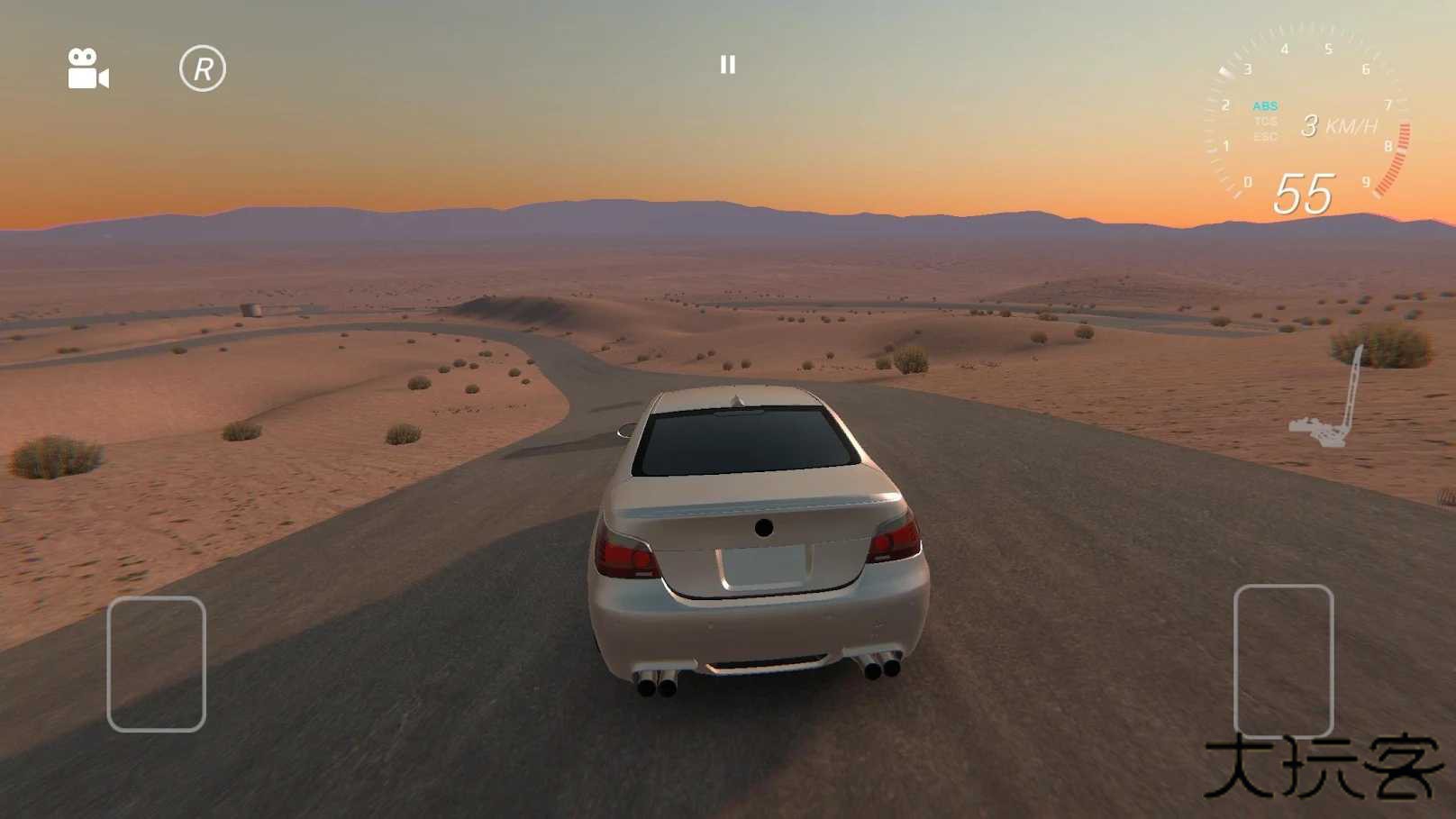Select the camera icon in the top bar
This screenshot has height=819, width=1456.
point(87,67)
